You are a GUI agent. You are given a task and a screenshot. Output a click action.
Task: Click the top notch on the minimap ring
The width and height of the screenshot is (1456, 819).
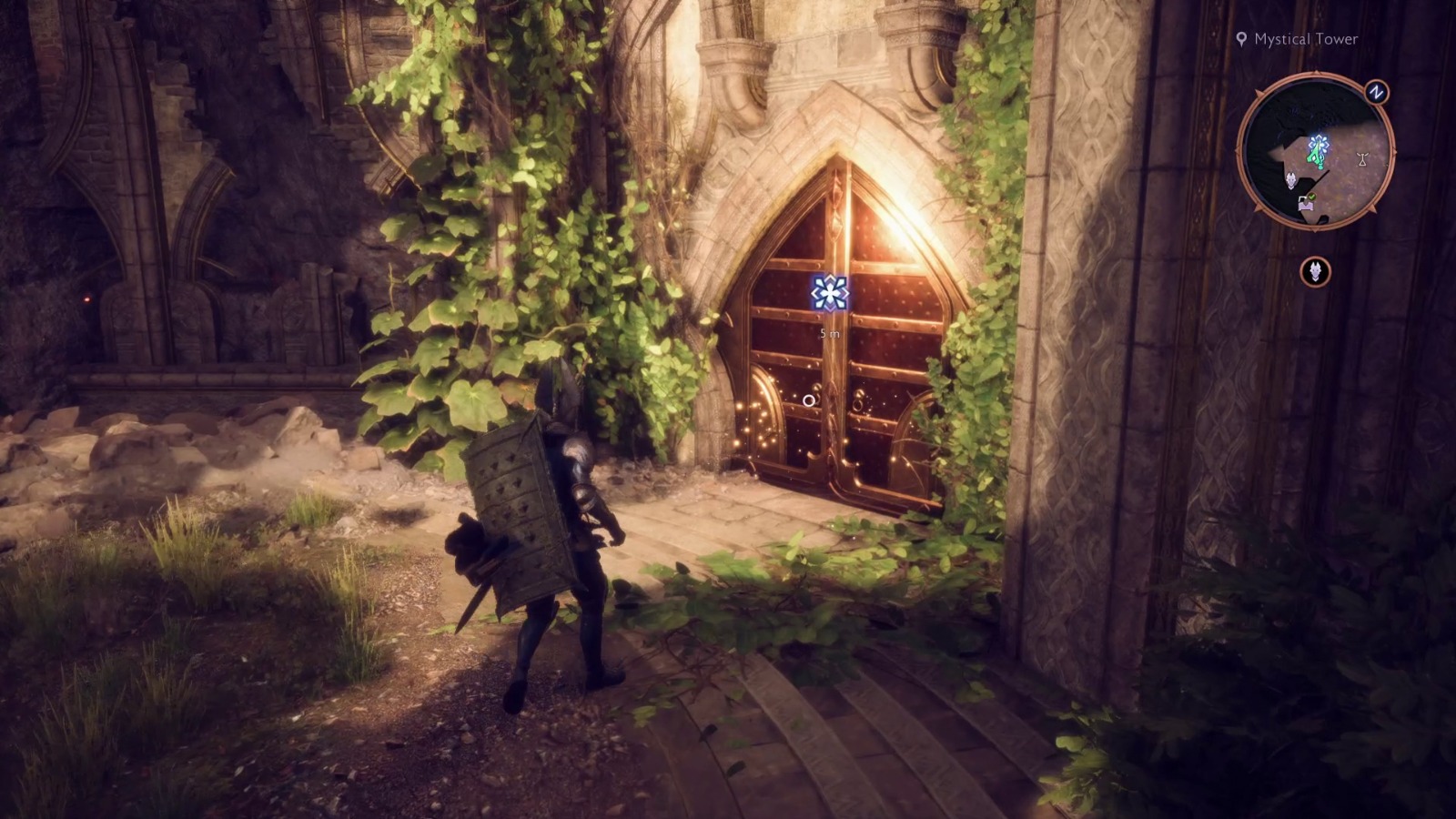coord(1317,72)
